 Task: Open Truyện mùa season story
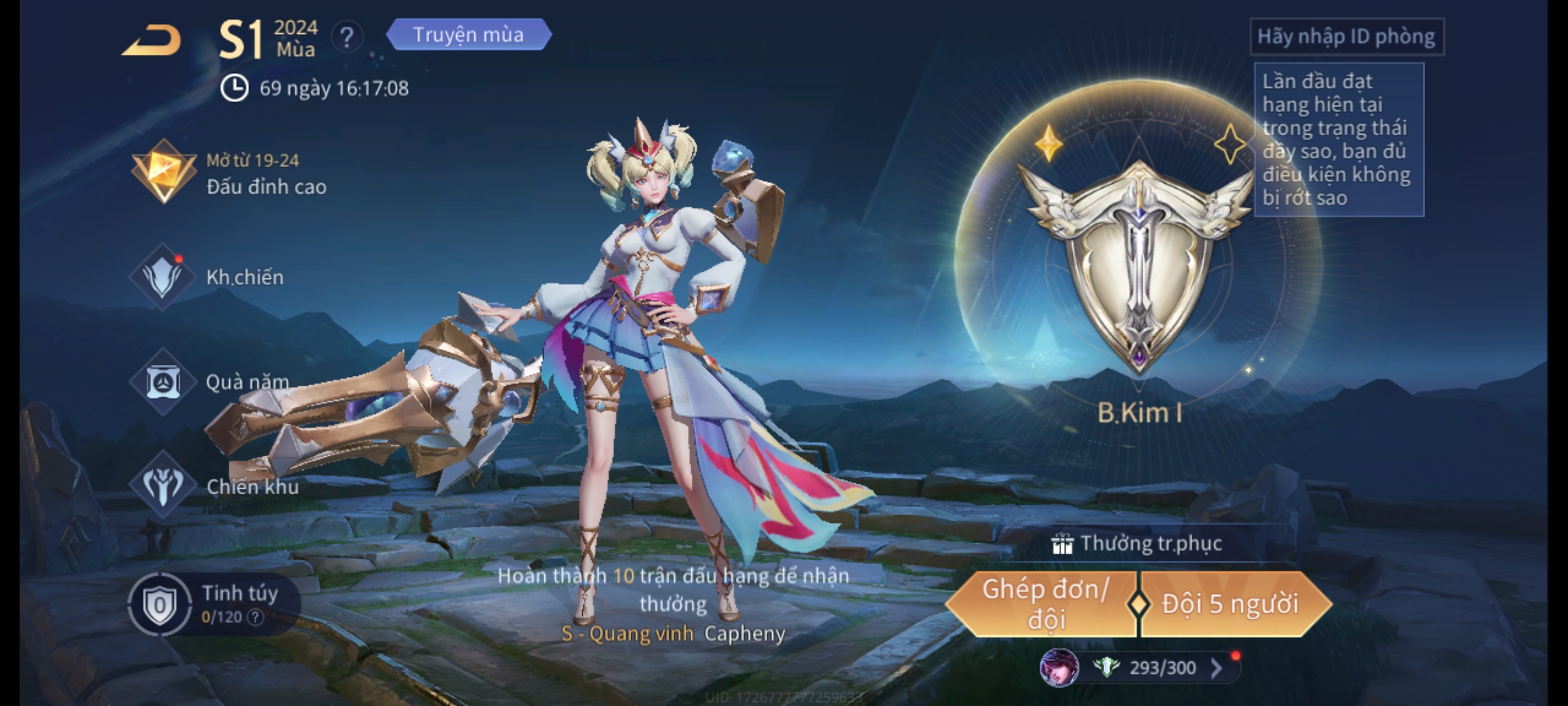point(468,35)
